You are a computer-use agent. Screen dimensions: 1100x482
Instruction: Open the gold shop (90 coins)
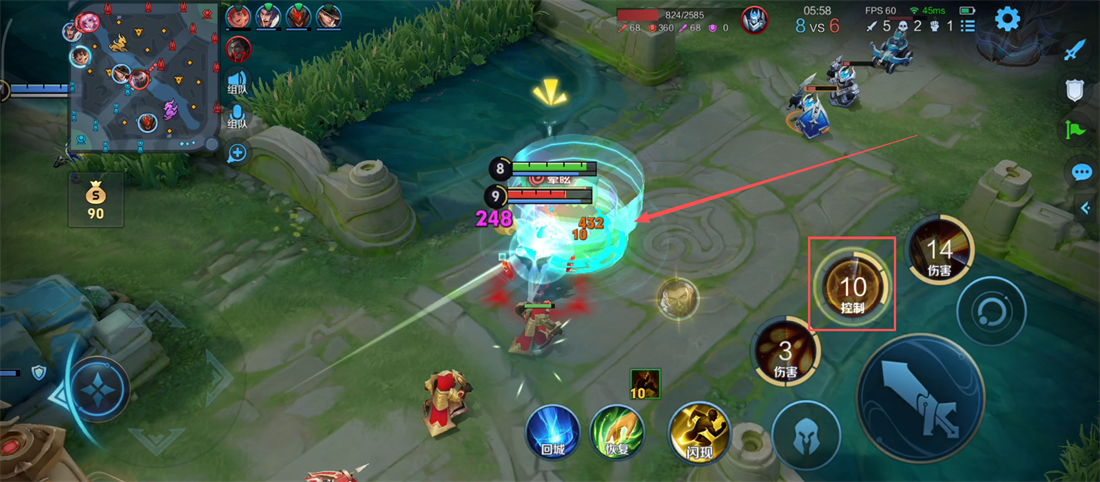pos(96,199)
